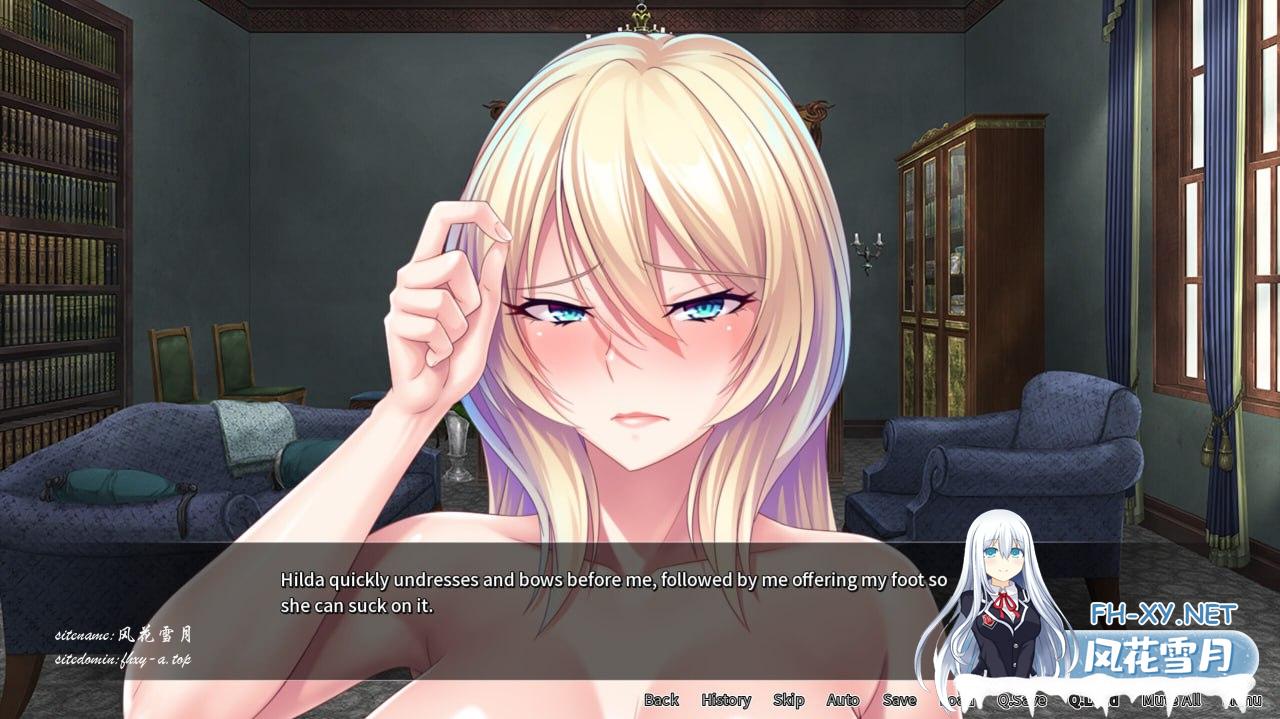Open the Save screen
This screenshot has width=1280, height=719.
tap(899, 700)
